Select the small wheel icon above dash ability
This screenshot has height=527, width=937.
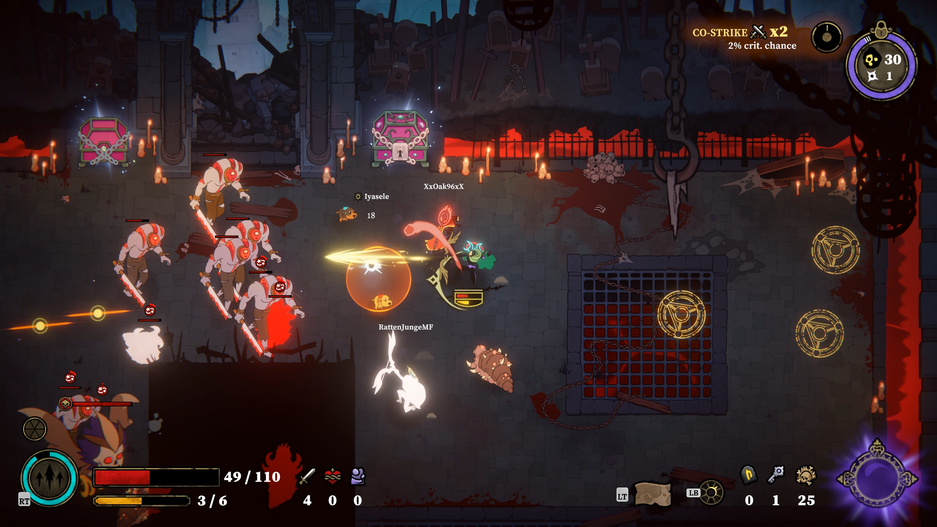[34, 430]
